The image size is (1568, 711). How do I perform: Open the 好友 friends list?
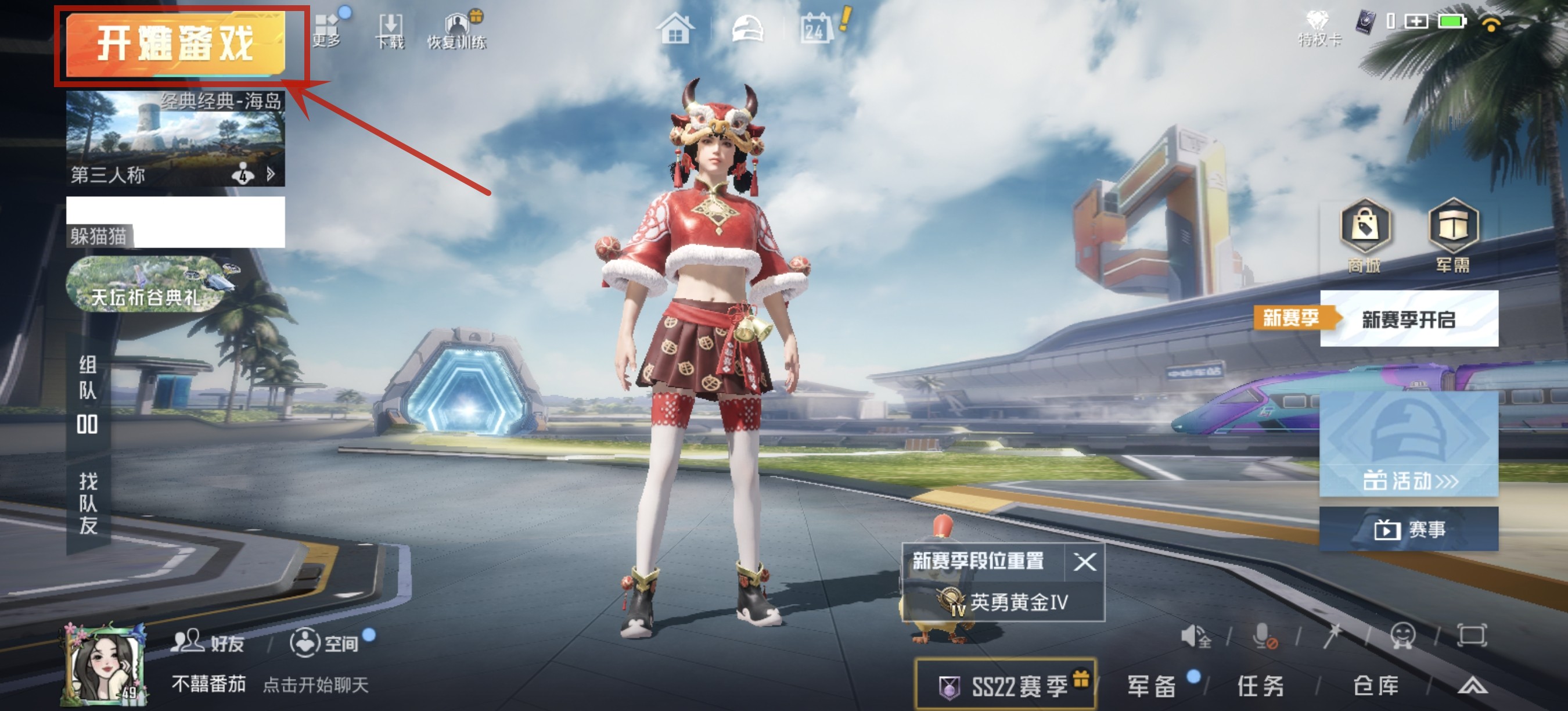click(x=208, y=642)
